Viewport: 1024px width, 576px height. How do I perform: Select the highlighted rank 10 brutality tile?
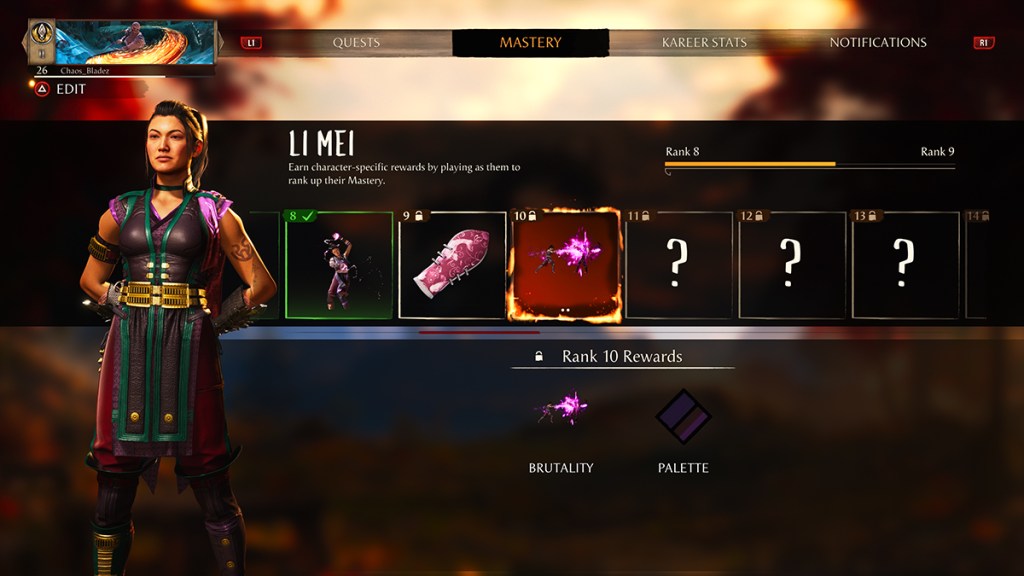click(x=565, y=265)
